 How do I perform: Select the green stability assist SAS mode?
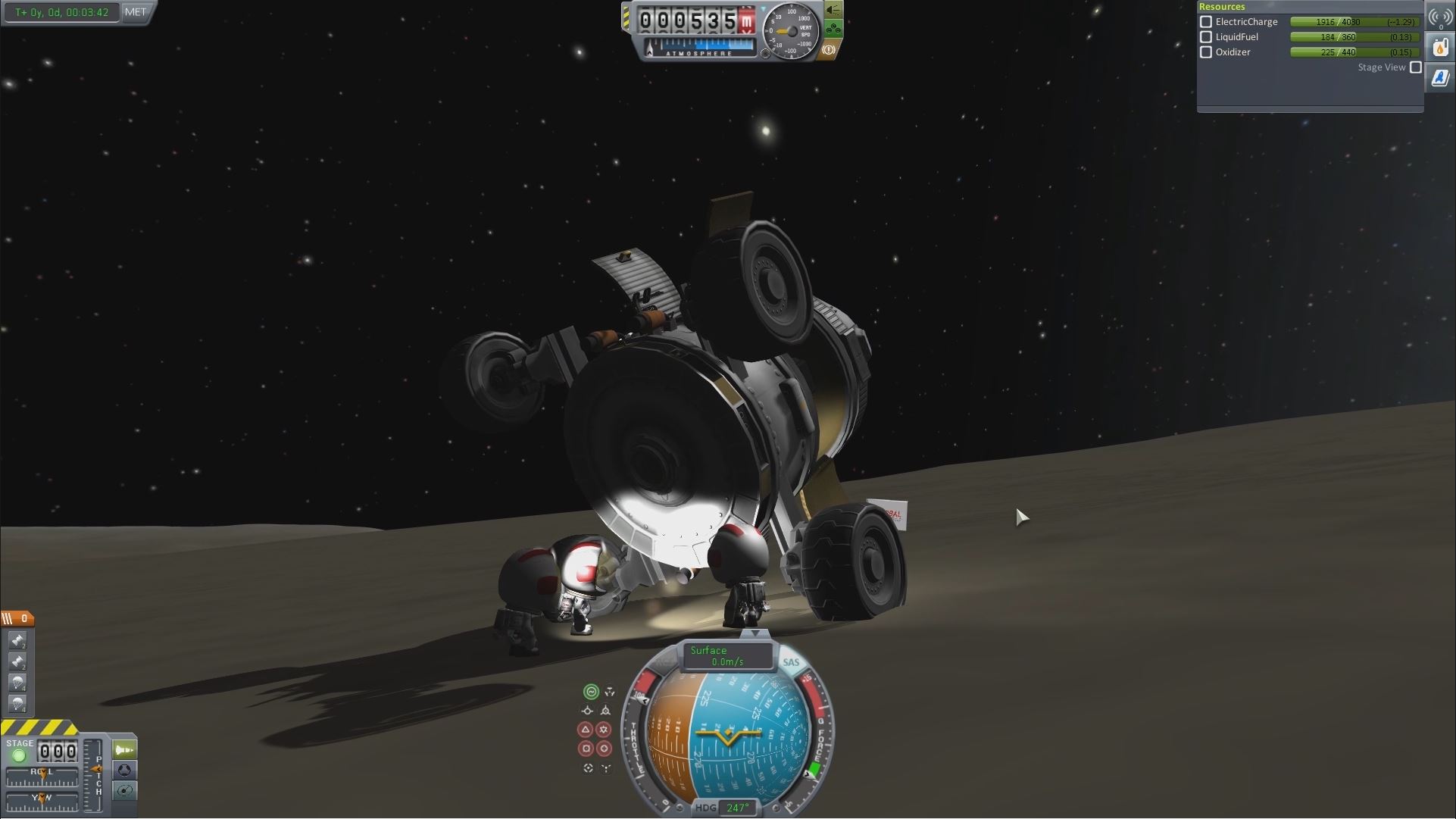click(591, 692)
